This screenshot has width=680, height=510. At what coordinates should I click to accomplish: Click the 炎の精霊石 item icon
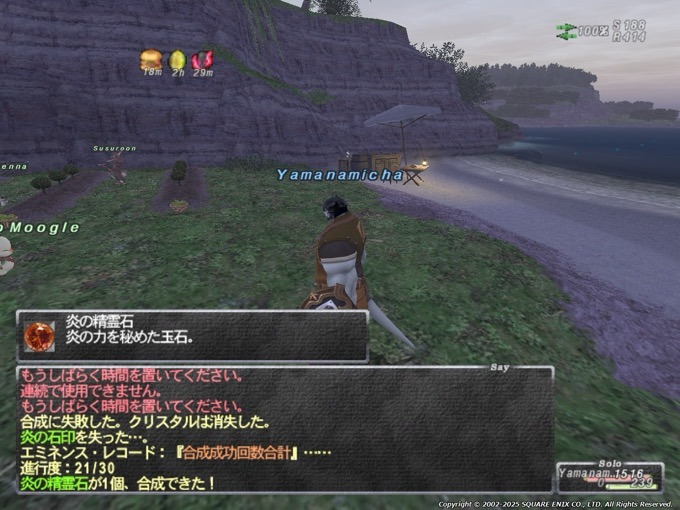(x=40, y=336)
